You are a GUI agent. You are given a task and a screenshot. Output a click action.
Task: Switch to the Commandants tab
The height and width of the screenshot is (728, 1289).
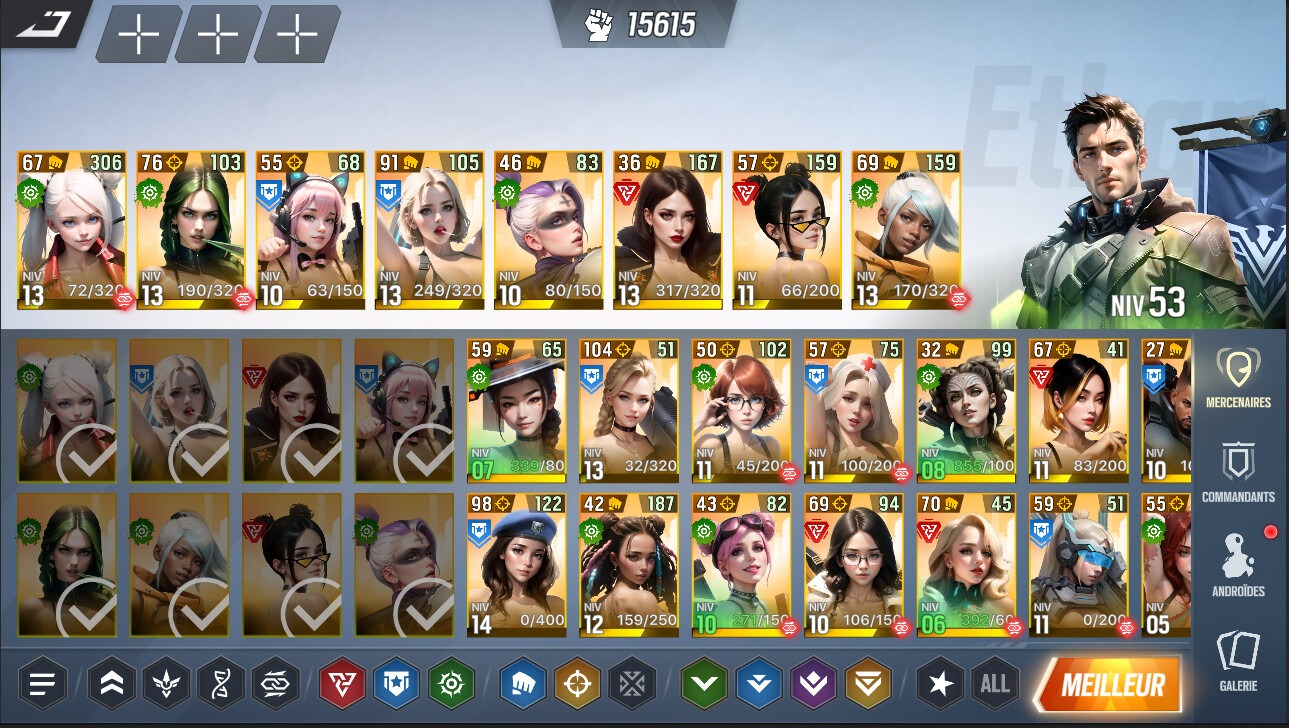coord(1237,472)
